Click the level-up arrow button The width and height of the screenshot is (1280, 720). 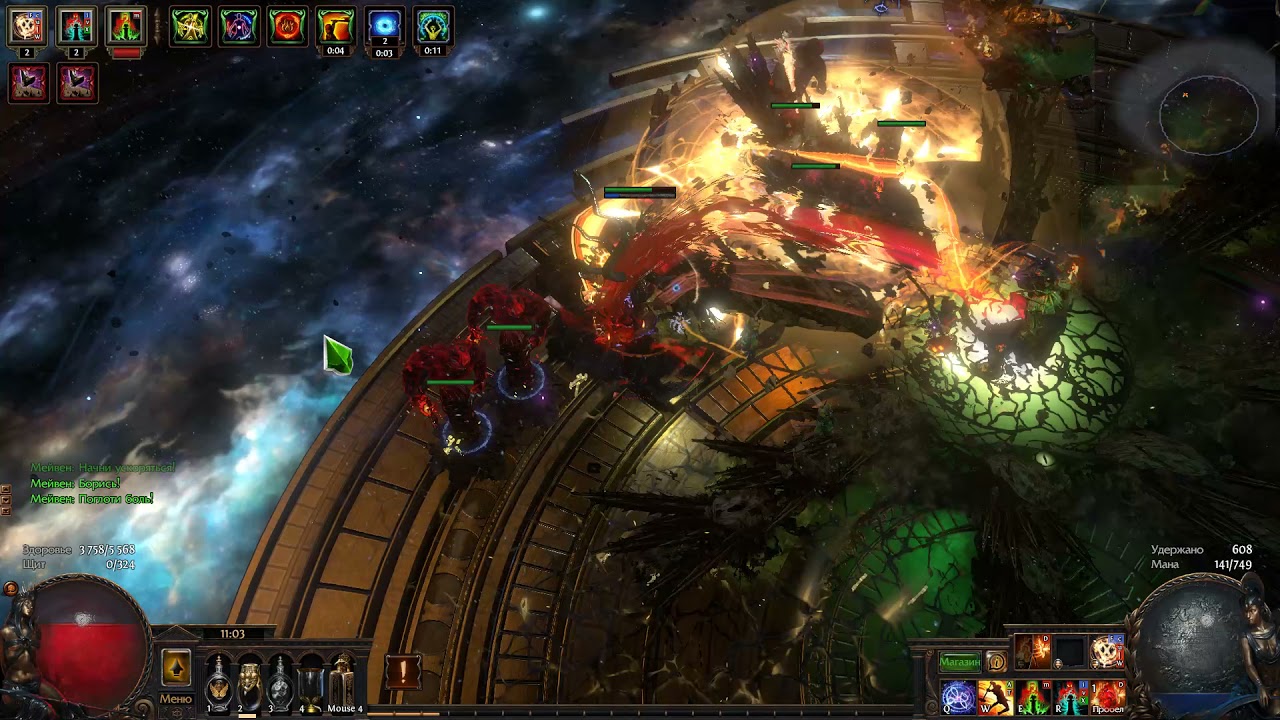point(176,667)
